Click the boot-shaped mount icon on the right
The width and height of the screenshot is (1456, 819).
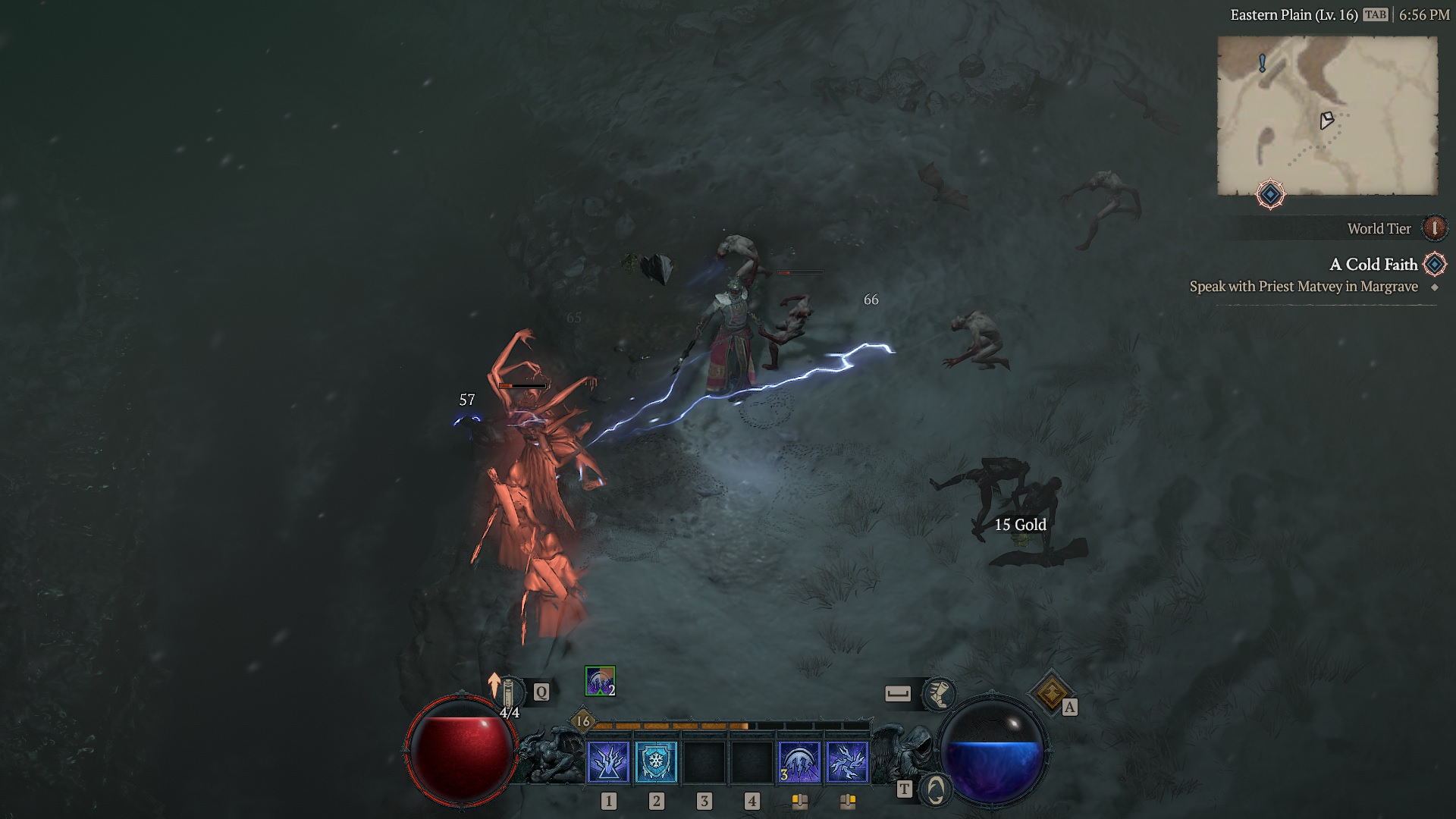point(939,693)
